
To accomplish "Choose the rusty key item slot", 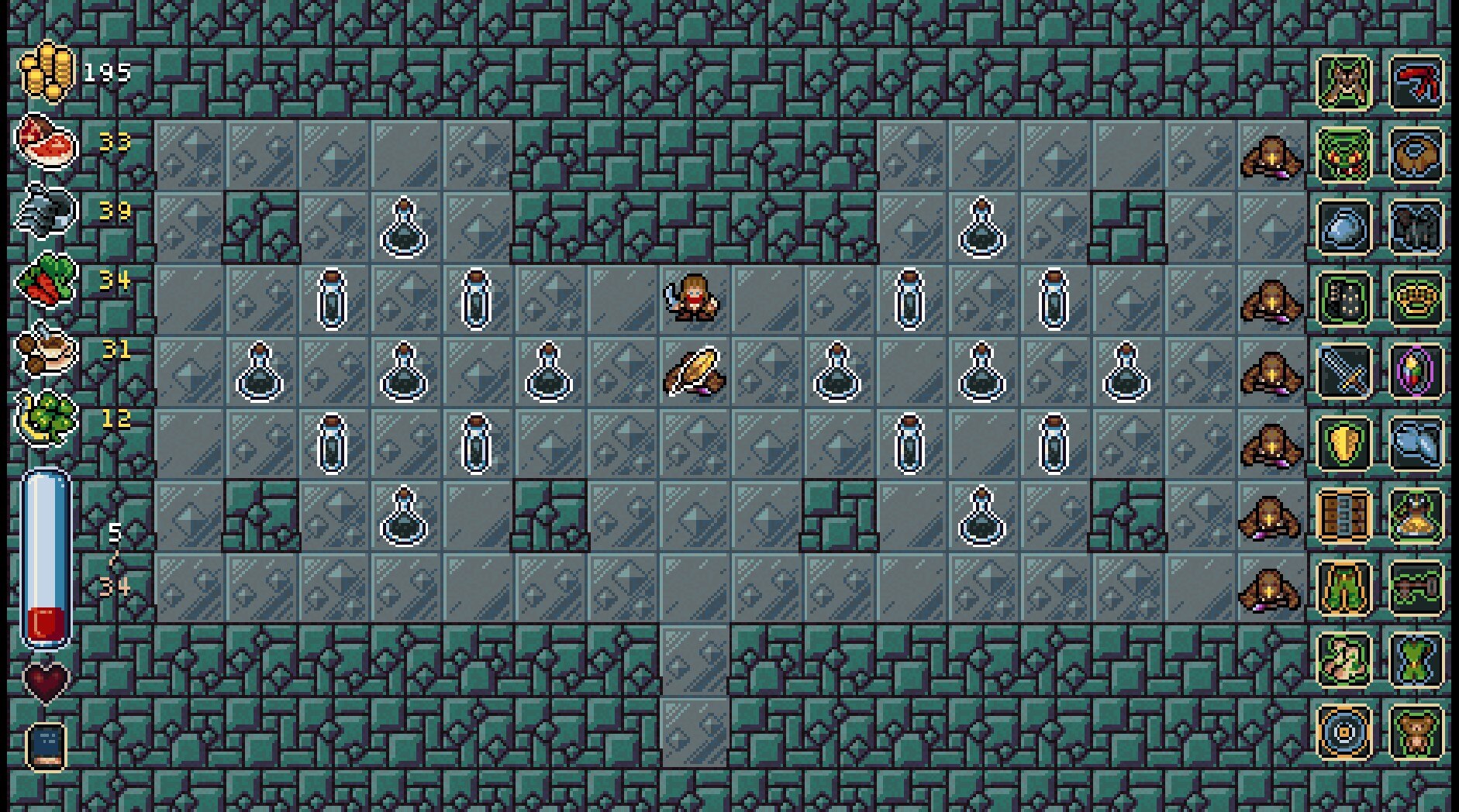I will (x=1416, y=587).
